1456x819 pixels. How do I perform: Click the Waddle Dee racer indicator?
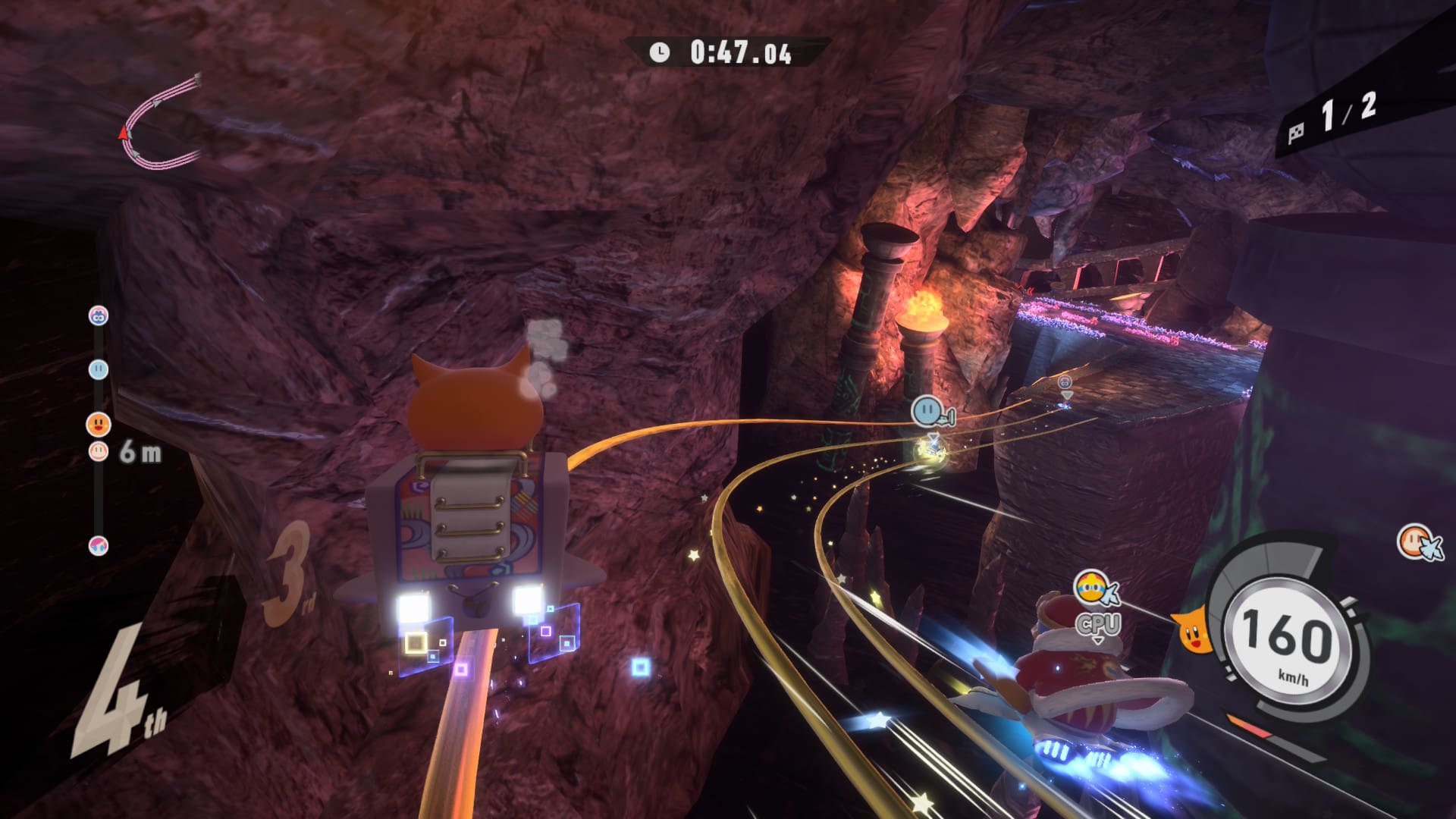(1417, 543)
